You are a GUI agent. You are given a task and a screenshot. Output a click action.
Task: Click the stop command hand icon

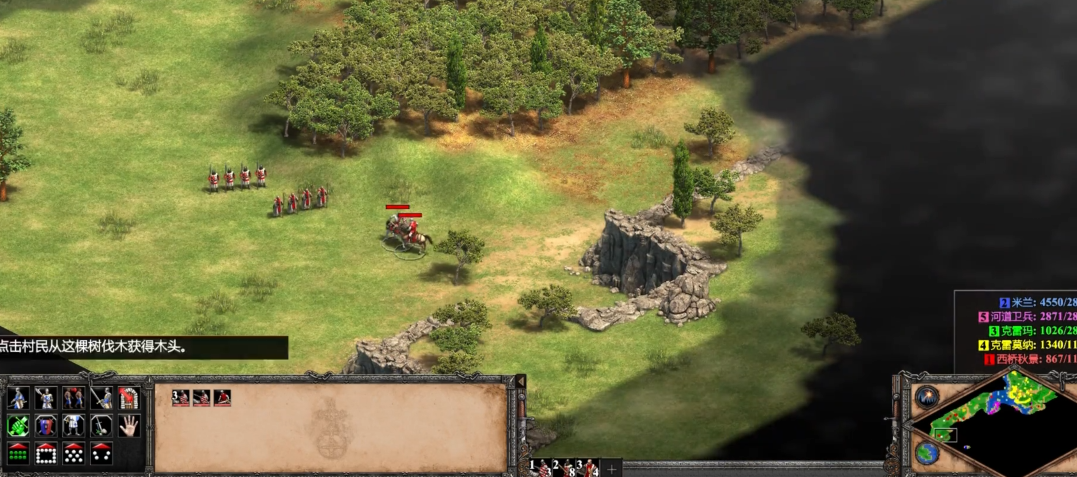coord(128,425)
